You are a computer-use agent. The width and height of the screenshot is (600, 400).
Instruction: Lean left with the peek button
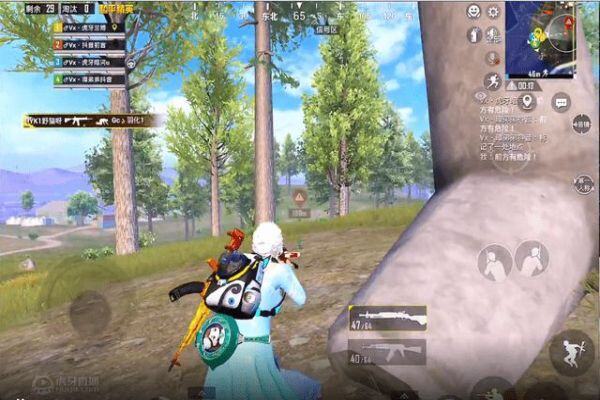494,263
